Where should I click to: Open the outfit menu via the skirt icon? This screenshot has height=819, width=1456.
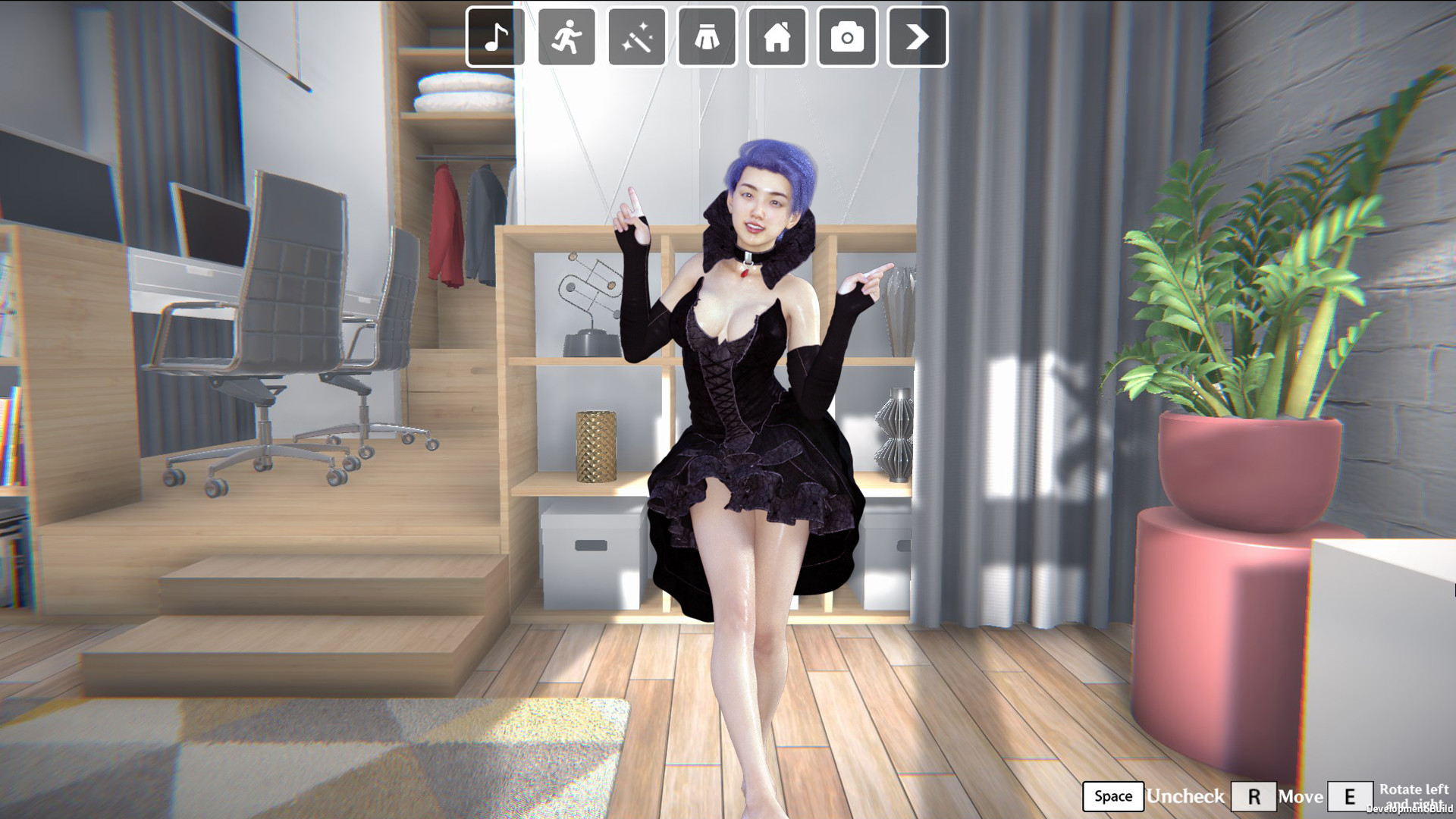pyautogui.click(x=705, y=37)
